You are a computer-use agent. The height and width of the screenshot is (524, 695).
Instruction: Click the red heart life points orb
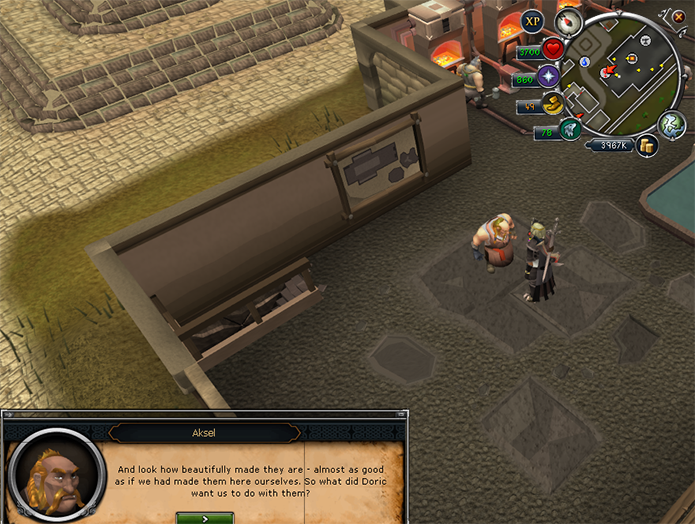[553, 49]
